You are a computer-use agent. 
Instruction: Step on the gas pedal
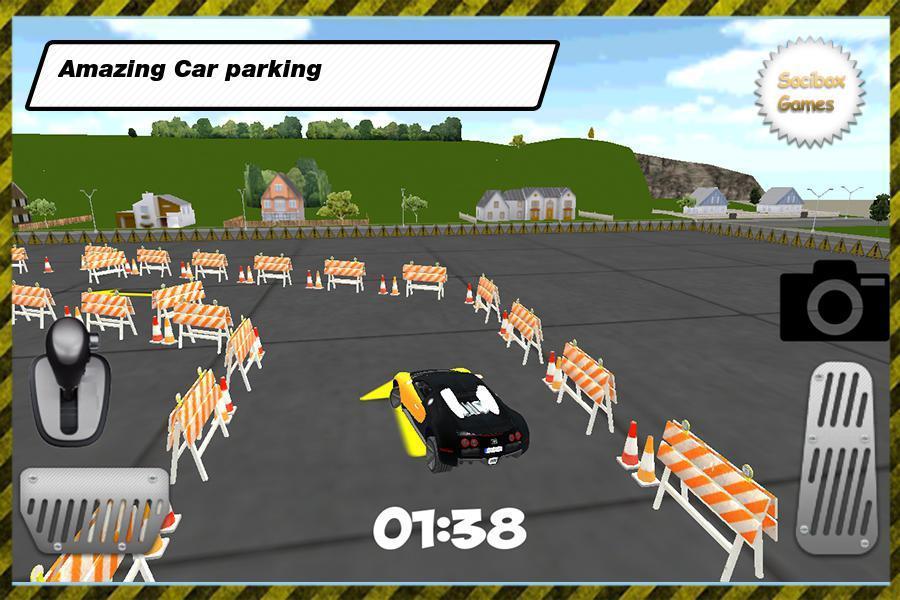click(841, 457)
